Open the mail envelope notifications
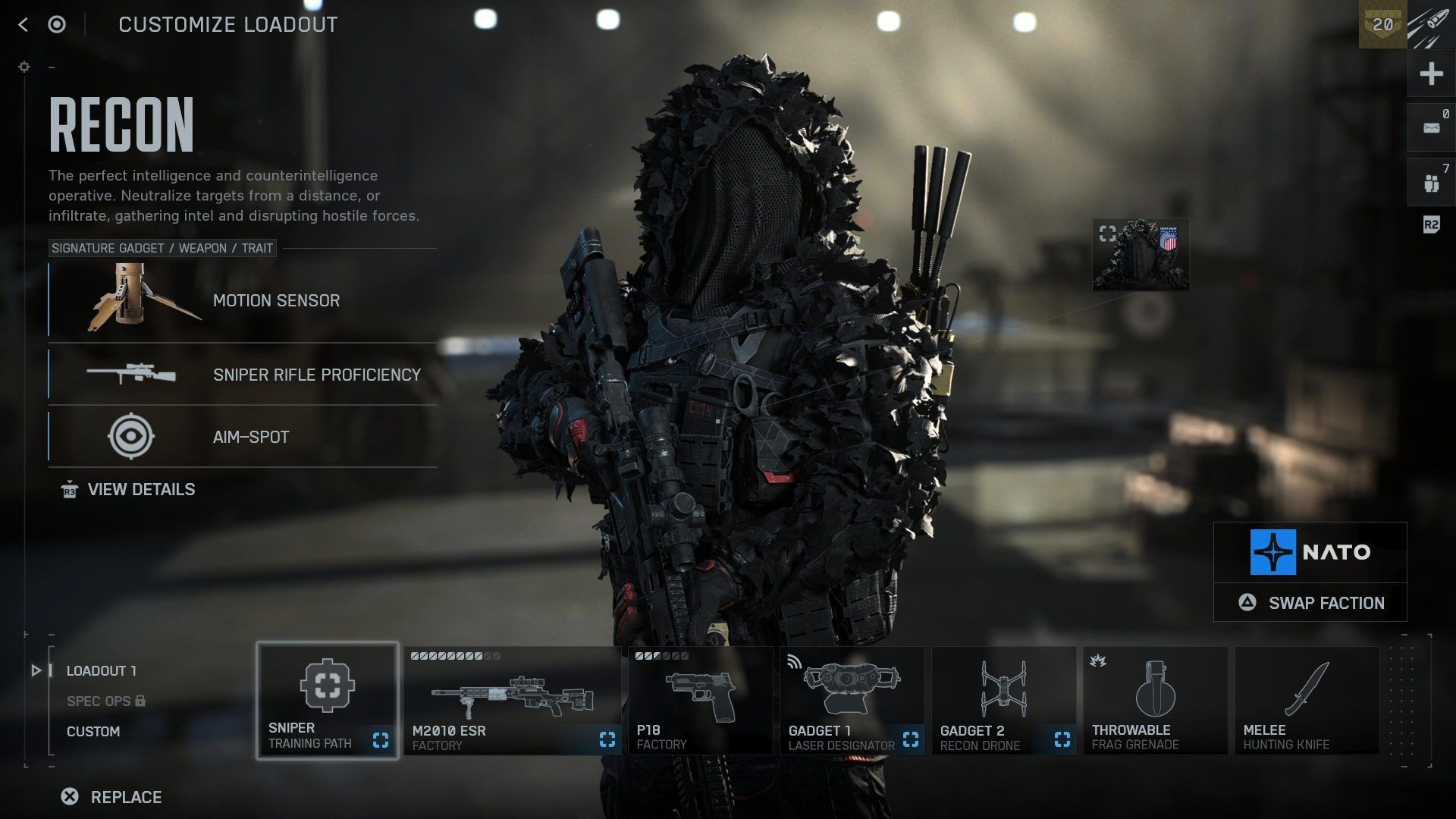This screenshot has height=819, width=1456. (x=1431, y=128)
